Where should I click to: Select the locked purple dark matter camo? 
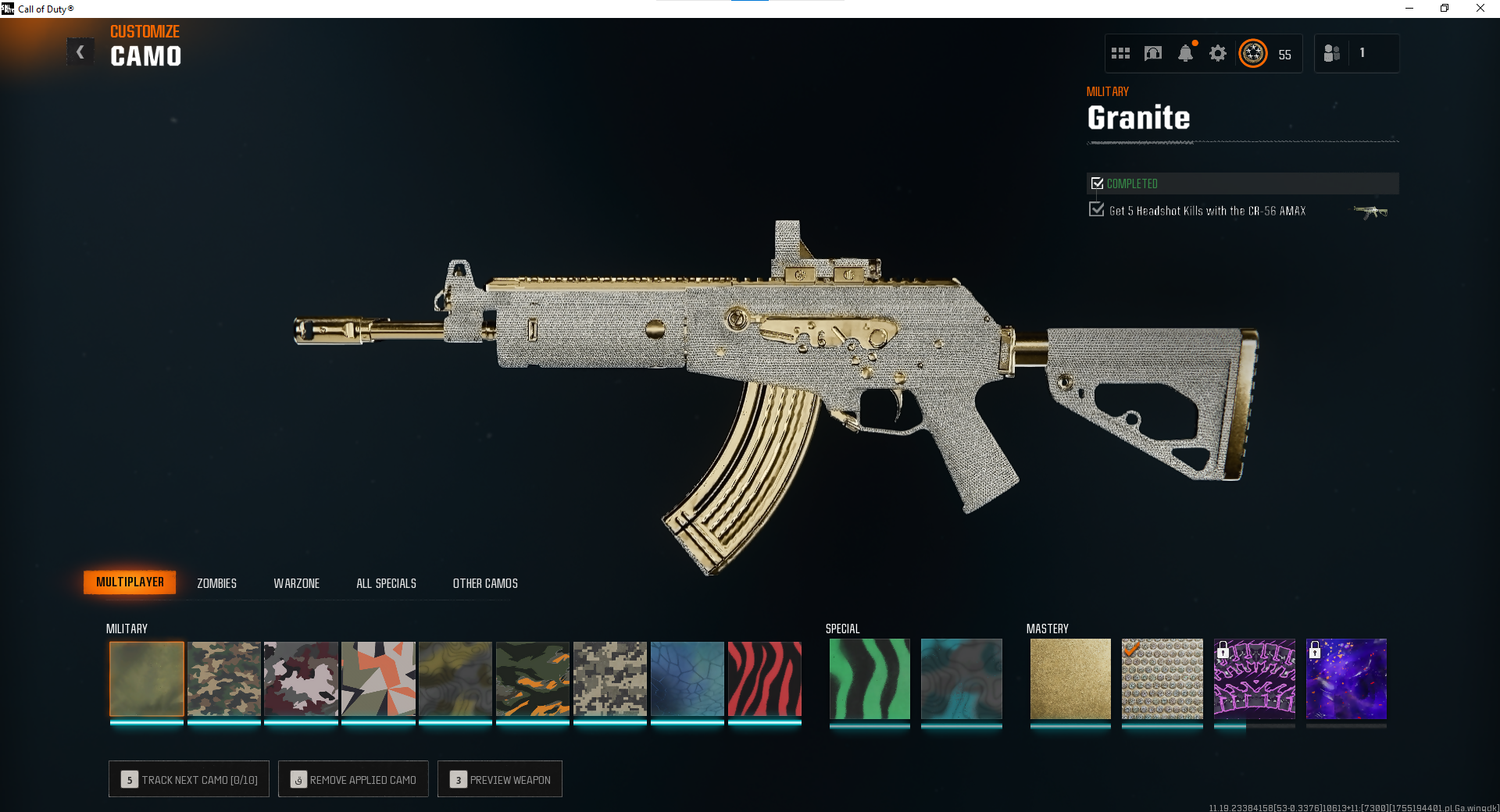tap(1346, 678)
